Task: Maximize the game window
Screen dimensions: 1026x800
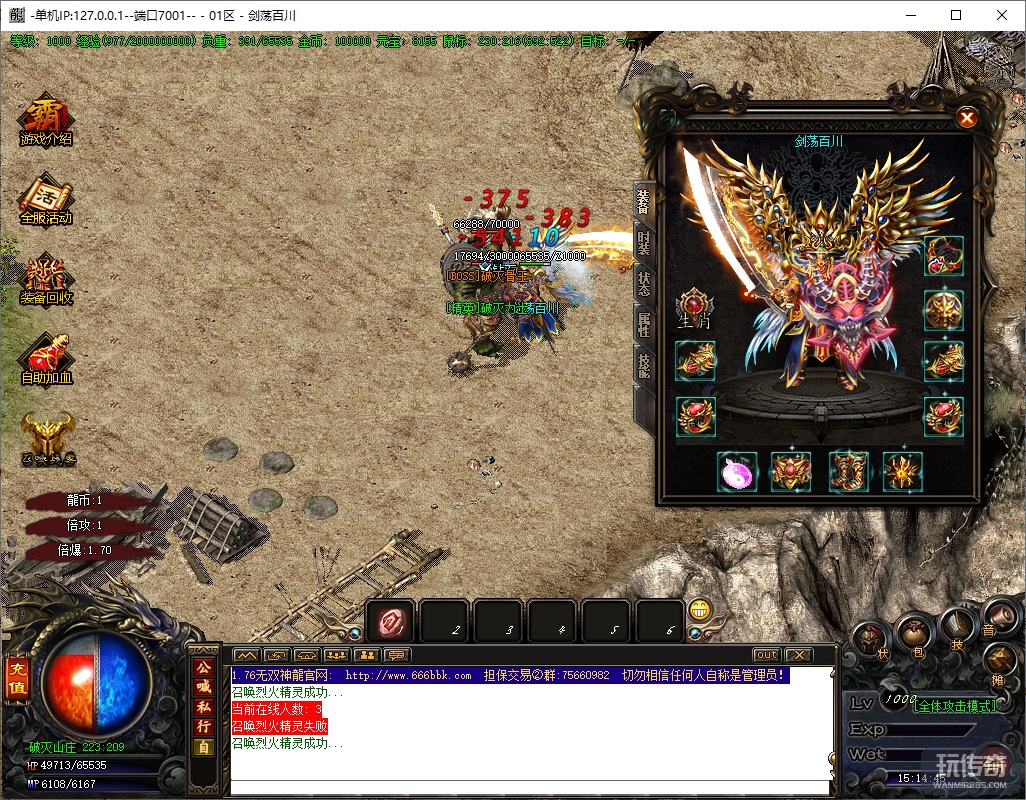Action: 956,15
